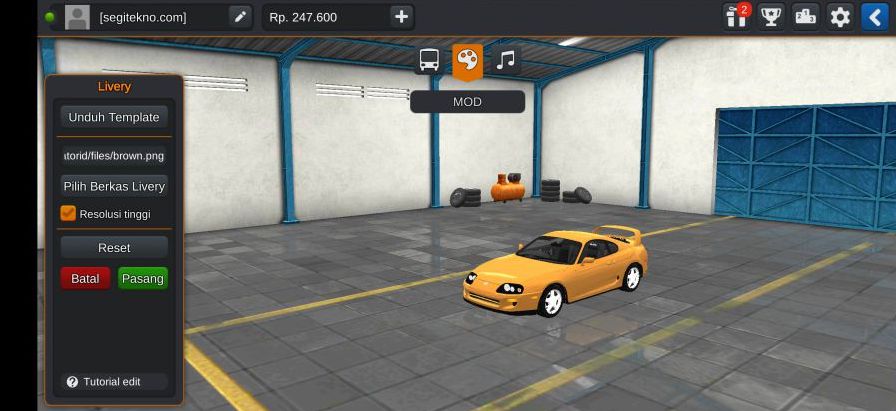Download the livery template via Unduh Template
The width and height of the screenshot is (896, 411).
click(x=113, y=117)
